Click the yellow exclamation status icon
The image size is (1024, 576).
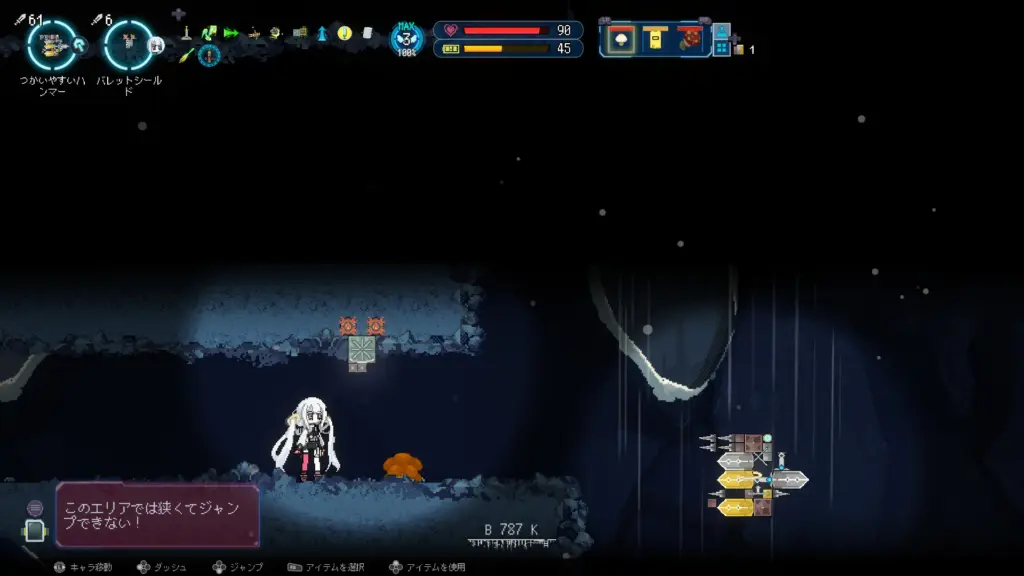[x=344, y=33]
